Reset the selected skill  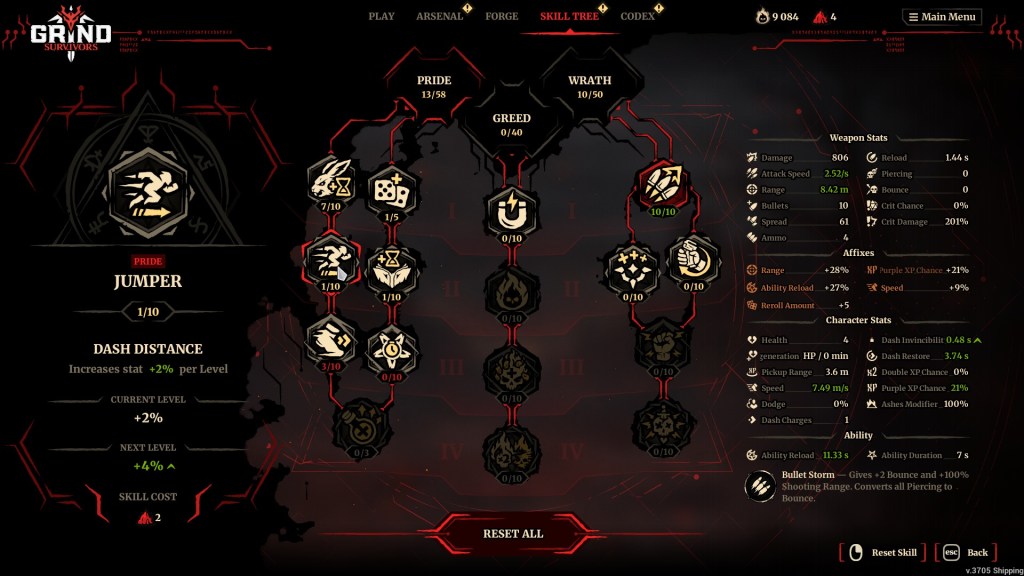tap(882, 552)
